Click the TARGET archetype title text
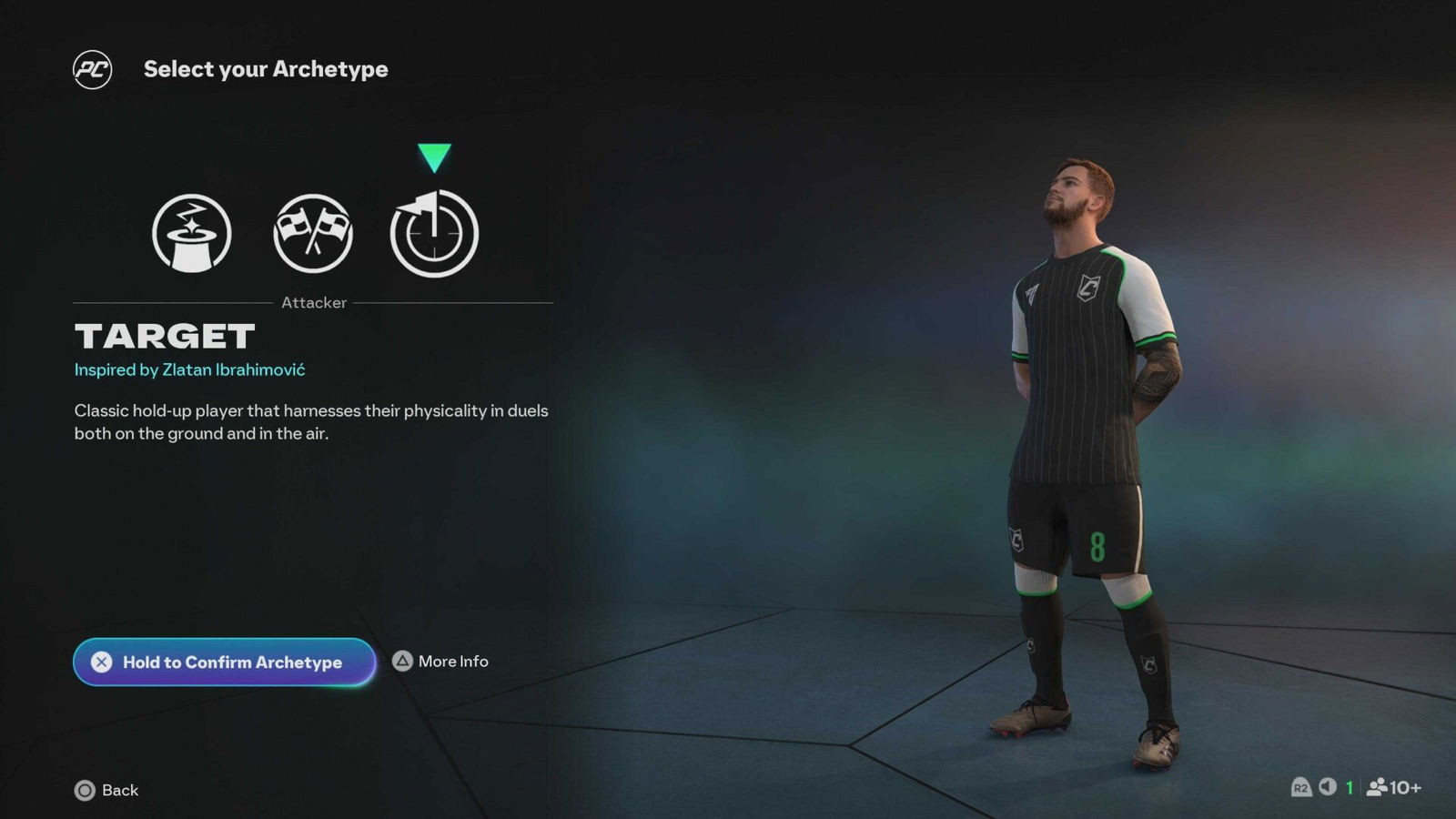The image size is (1456, 819). (164, 336)
